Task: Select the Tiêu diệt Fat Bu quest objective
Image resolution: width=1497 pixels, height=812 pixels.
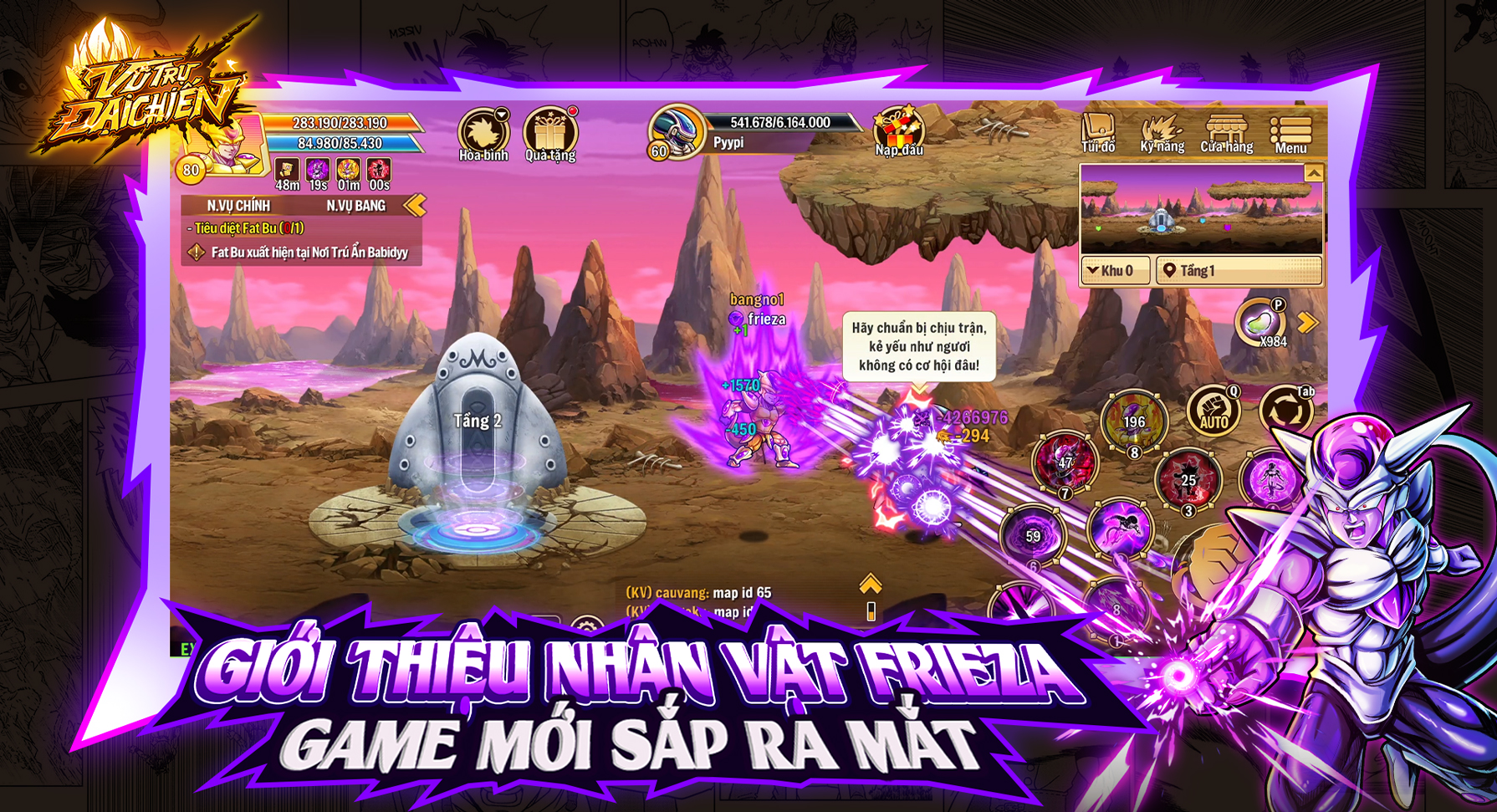Action: [246, 228]
